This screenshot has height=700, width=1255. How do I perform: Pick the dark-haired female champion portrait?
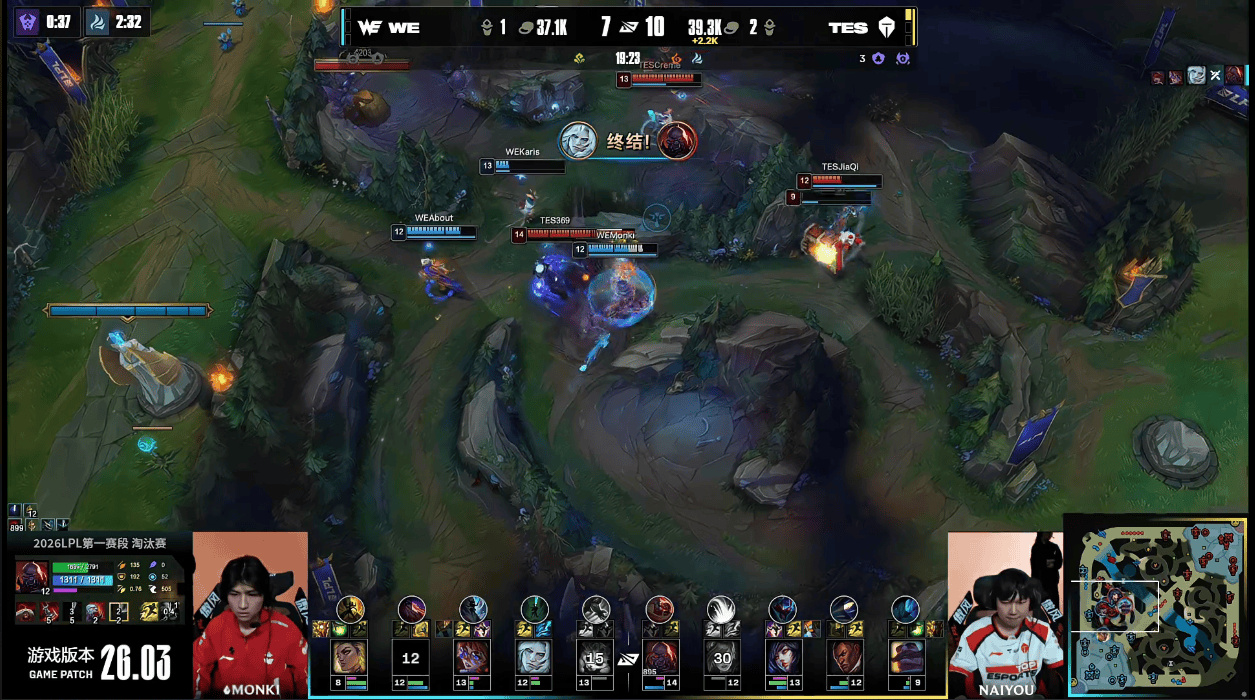782,658
